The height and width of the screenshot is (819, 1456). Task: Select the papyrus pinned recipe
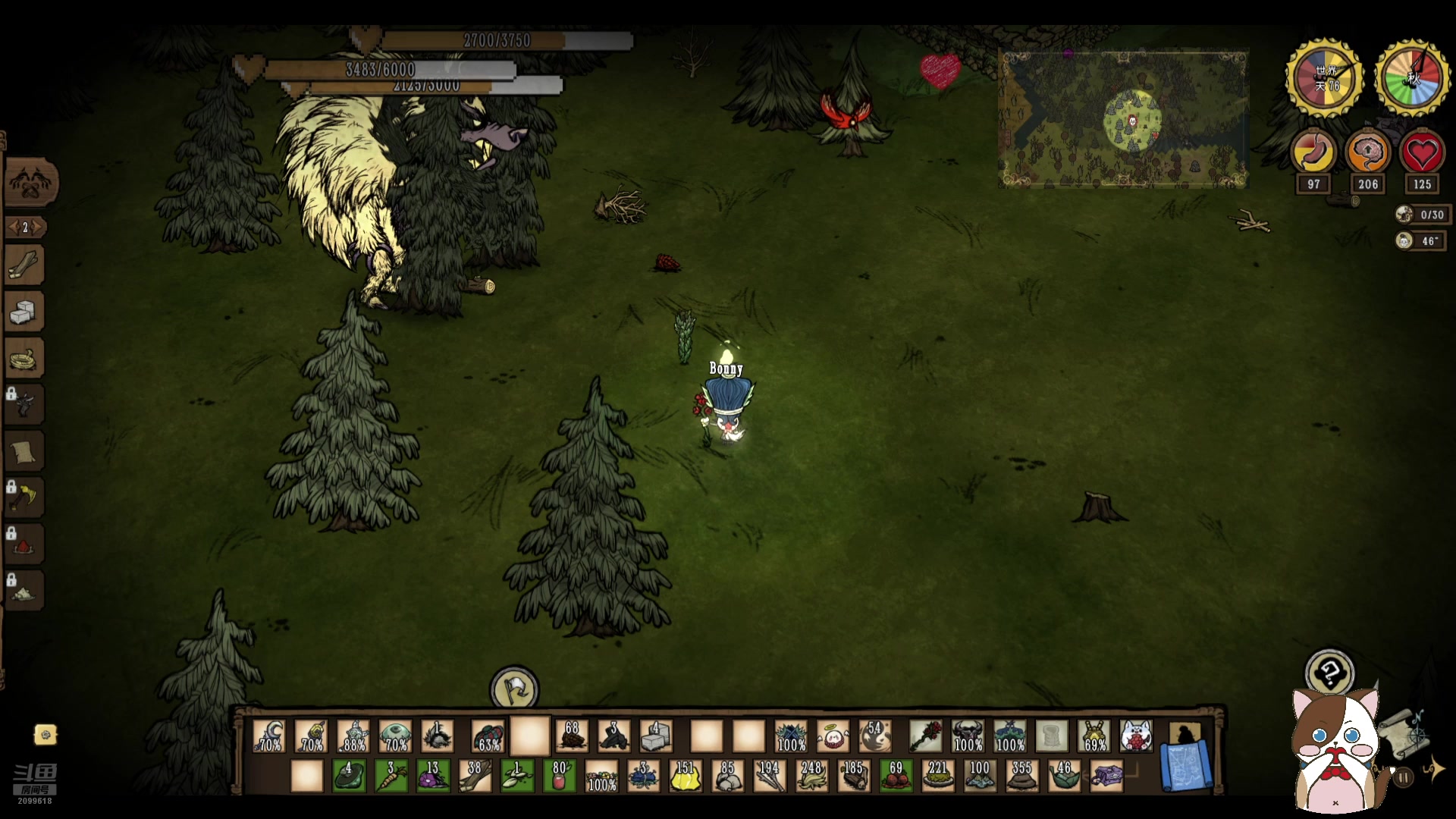(24, 452)
